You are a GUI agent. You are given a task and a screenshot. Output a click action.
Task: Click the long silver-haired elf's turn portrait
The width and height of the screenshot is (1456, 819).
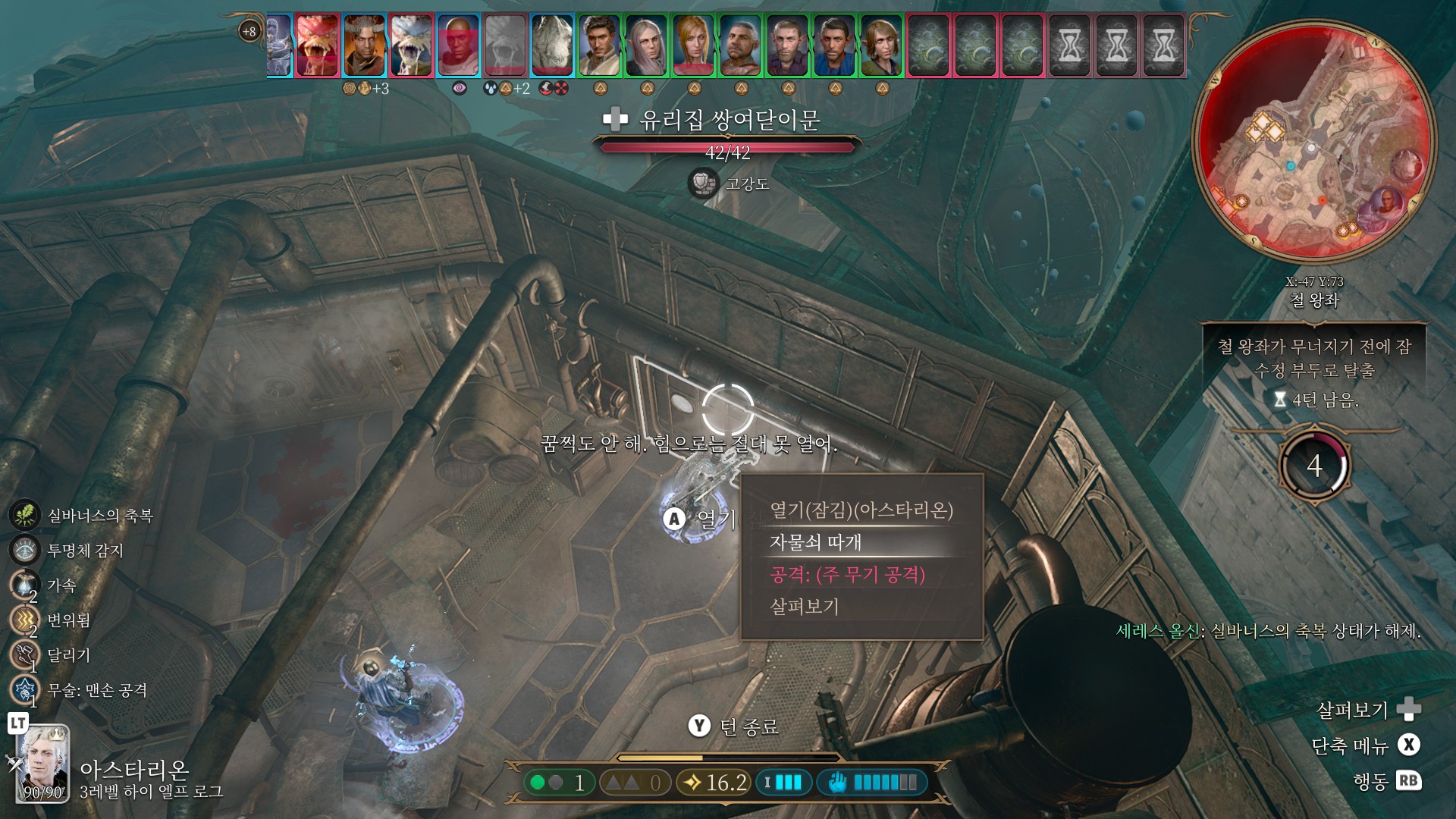[x=646, y=45]
